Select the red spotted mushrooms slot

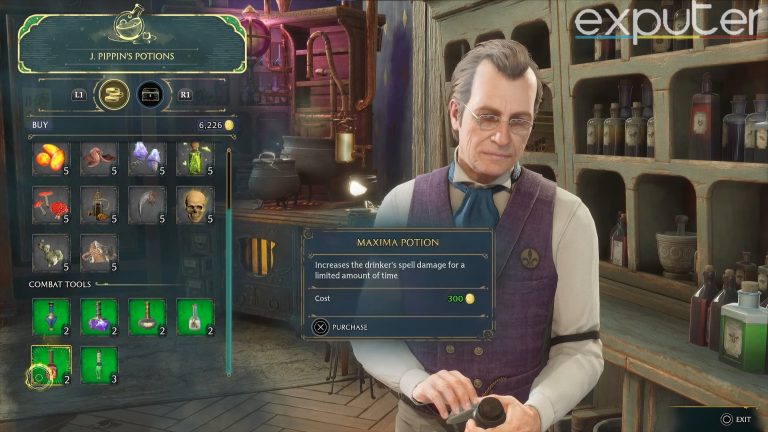click(x=49, y=204)
